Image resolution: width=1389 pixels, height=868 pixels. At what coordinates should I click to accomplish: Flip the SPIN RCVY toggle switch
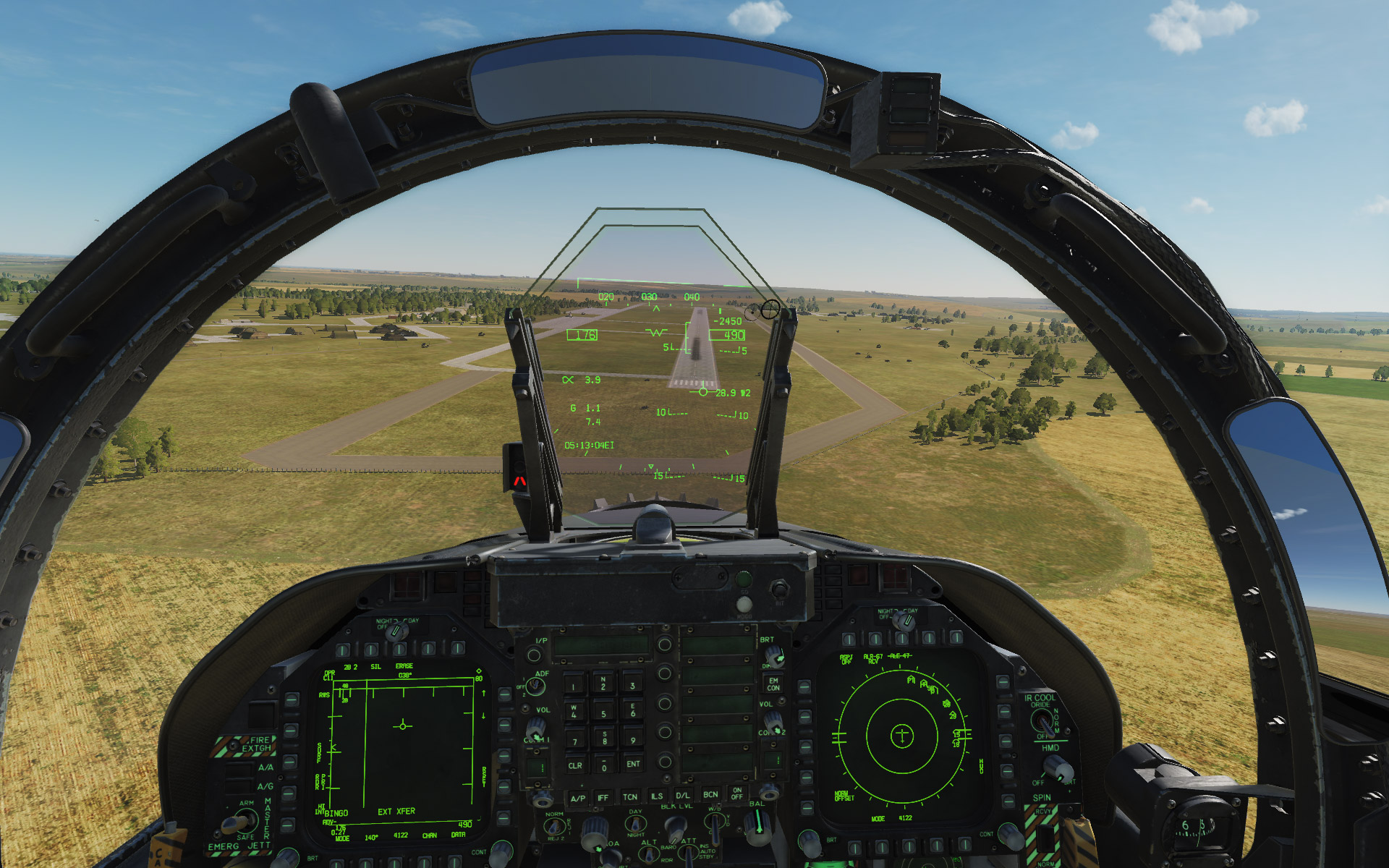pyautogui.click(x=1045, y=838)
